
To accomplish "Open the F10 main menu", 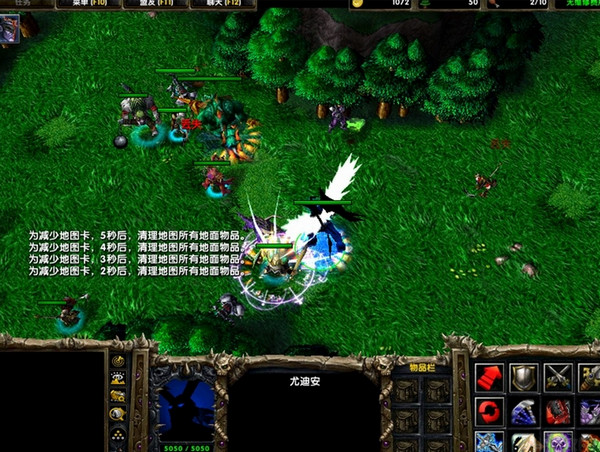I will [90, 4].
